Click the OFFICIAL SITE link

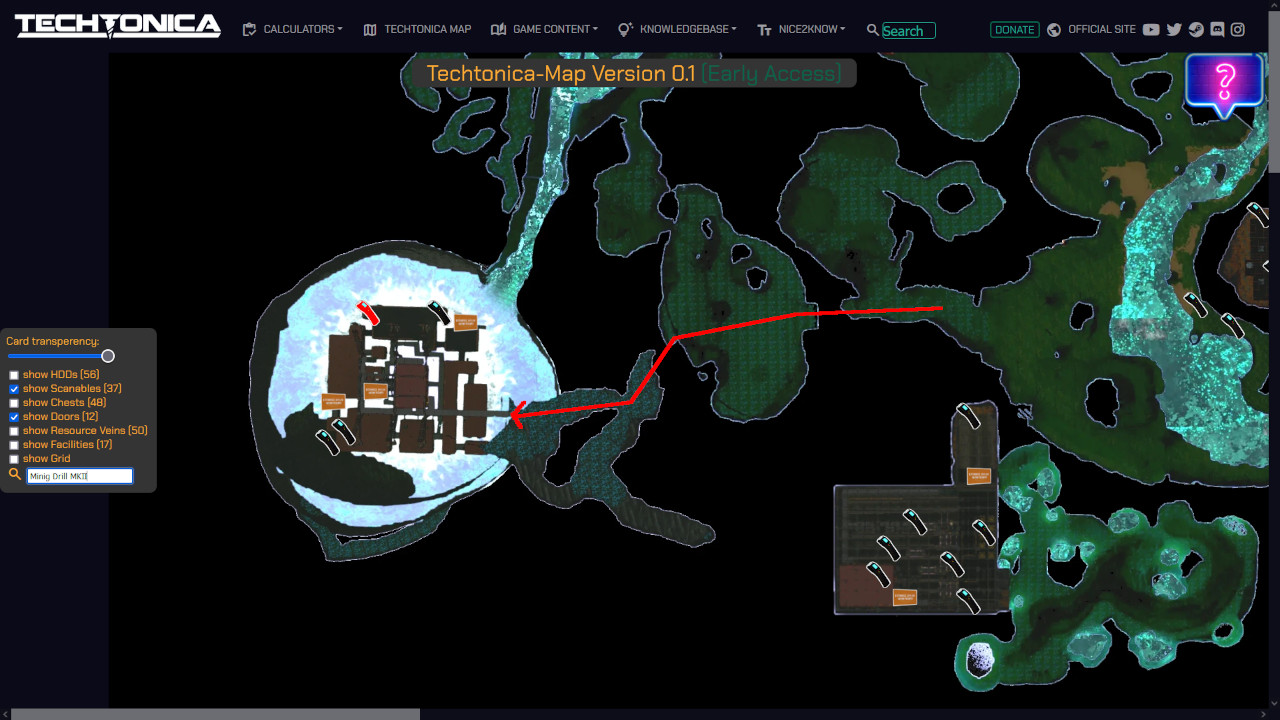[1102, 30]
